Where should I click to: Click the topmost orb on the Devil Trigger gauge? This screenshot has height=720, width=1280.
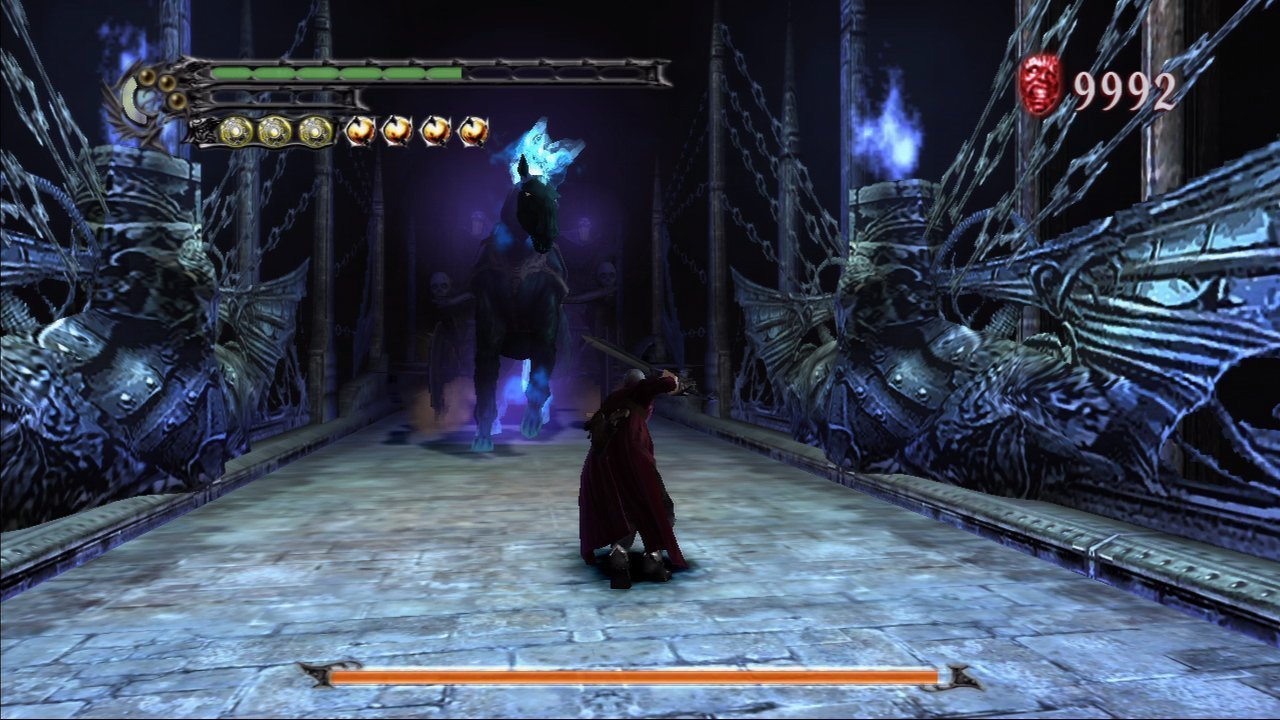point(147,76)
